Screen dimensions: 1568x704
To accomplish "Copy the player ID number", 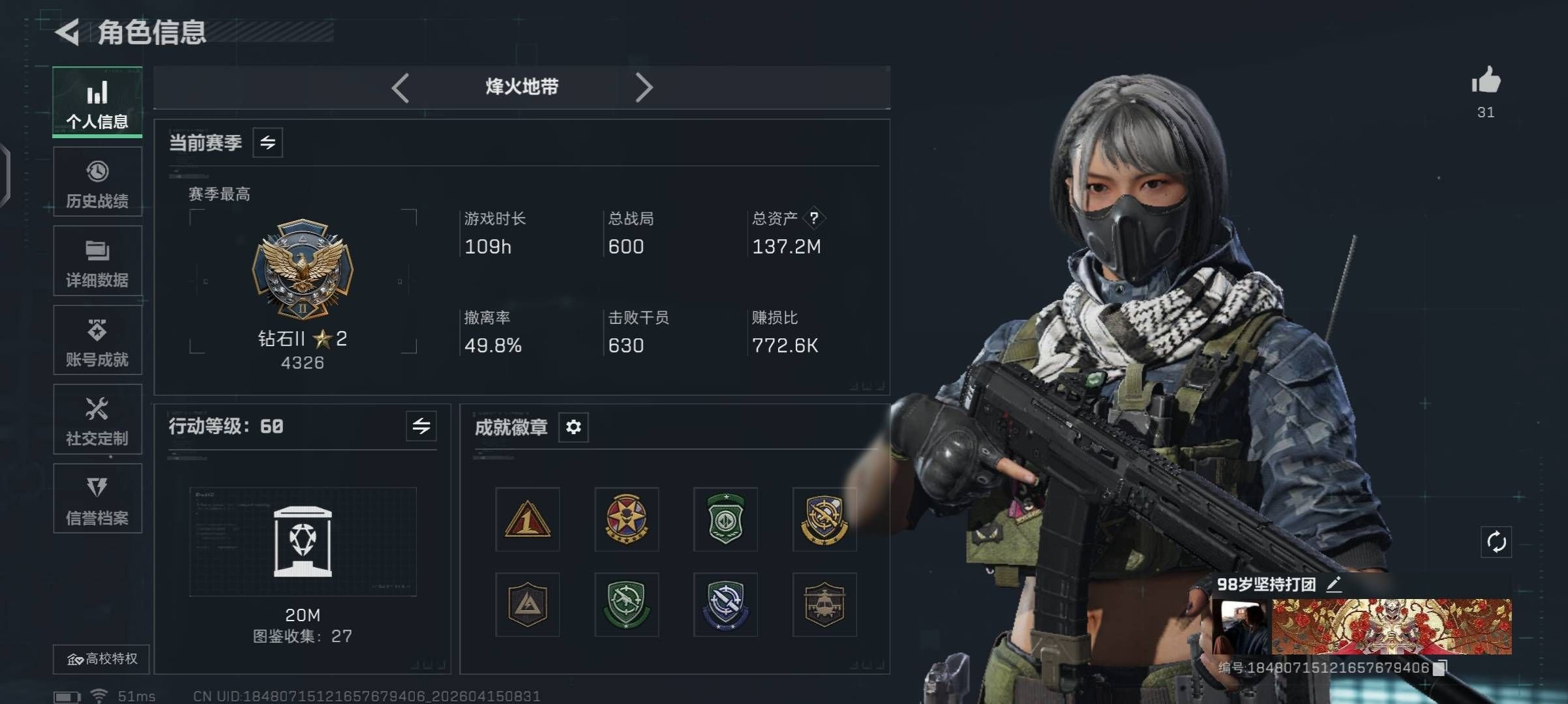I will pos(1440,667).
